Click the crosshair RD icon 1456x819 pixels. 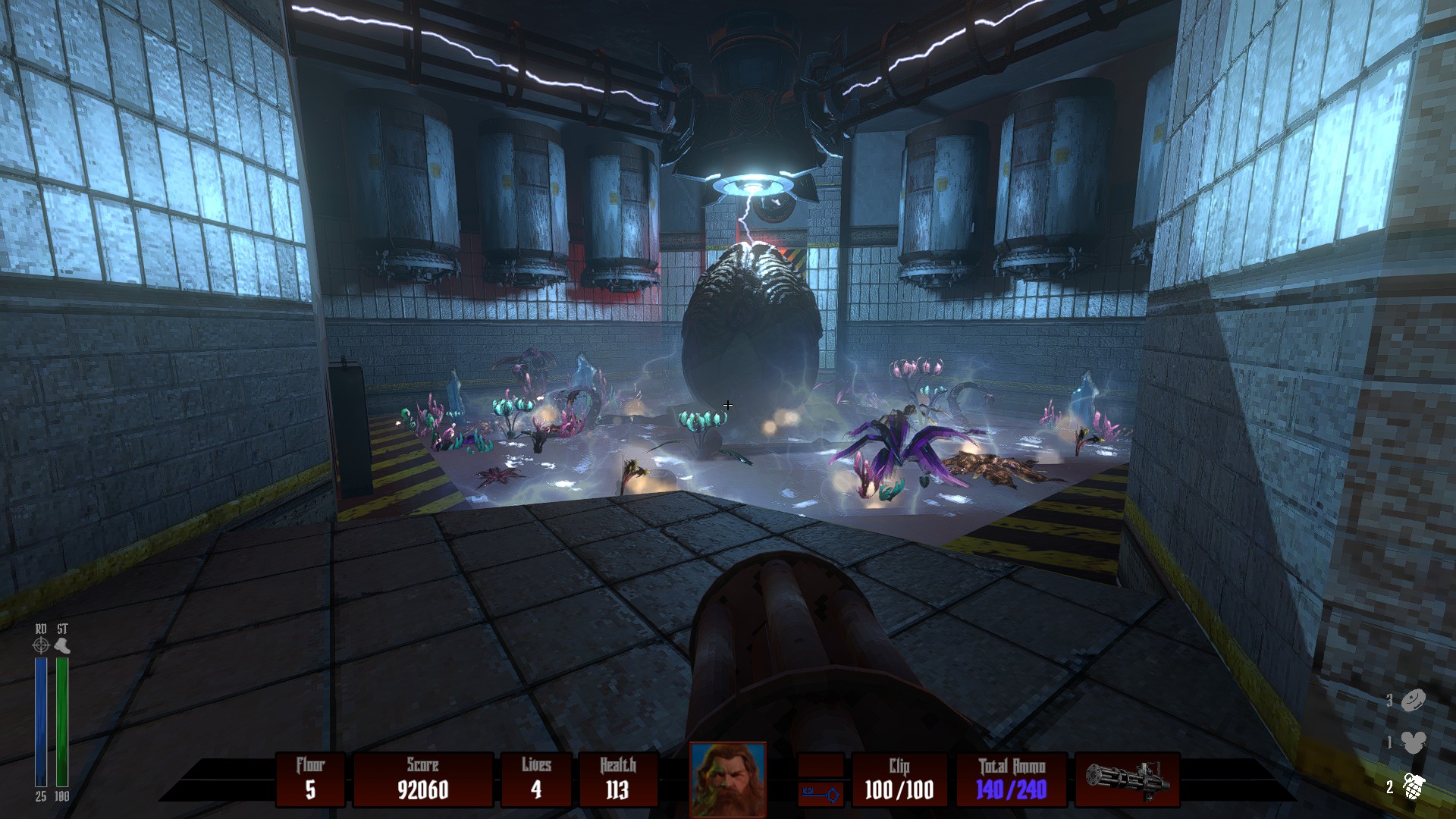pyautogui.click(x=41, y=645)
